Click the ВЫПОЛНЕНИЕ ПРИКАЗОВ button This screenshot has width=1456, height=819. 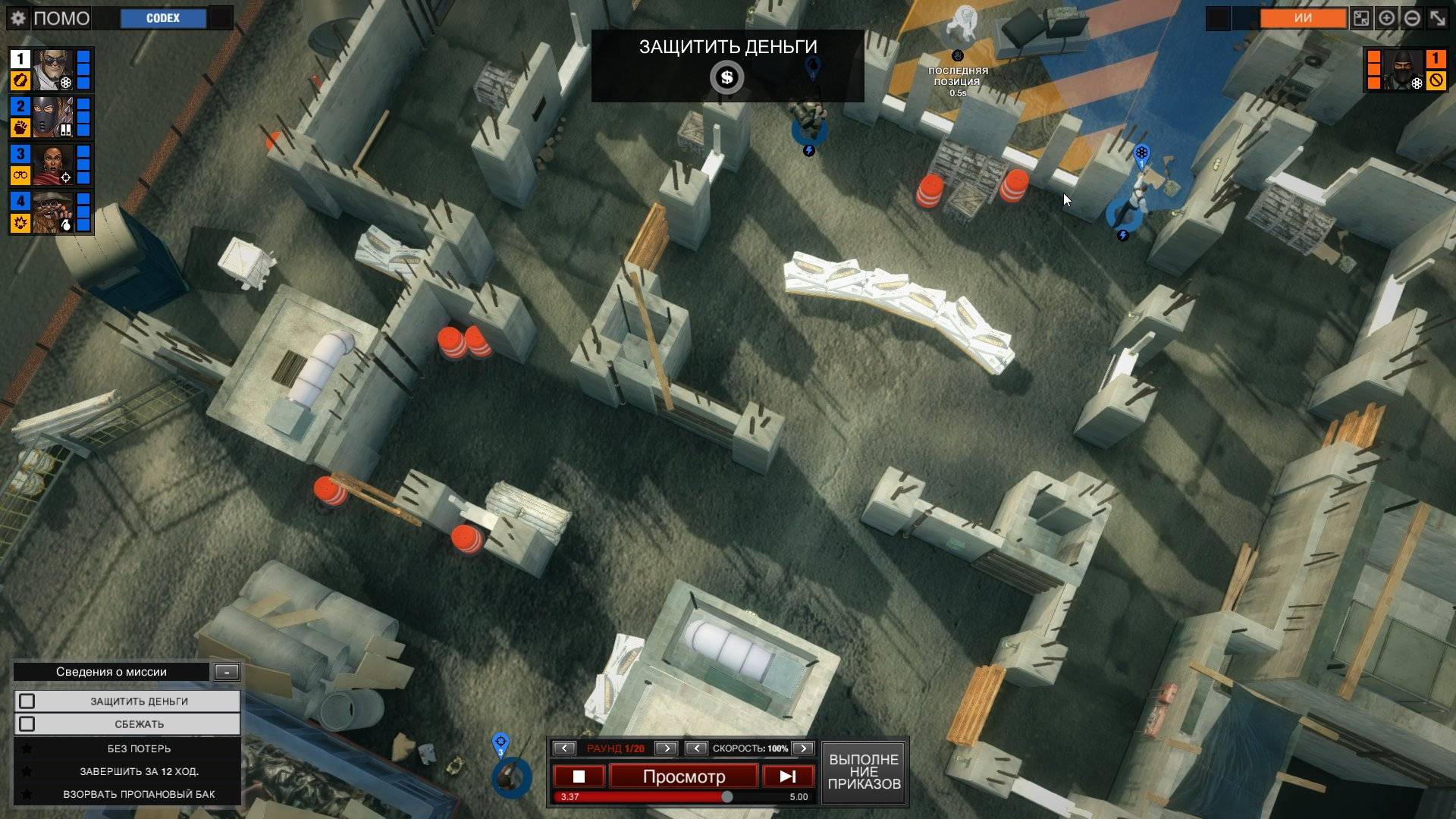[x=864, y=772]
